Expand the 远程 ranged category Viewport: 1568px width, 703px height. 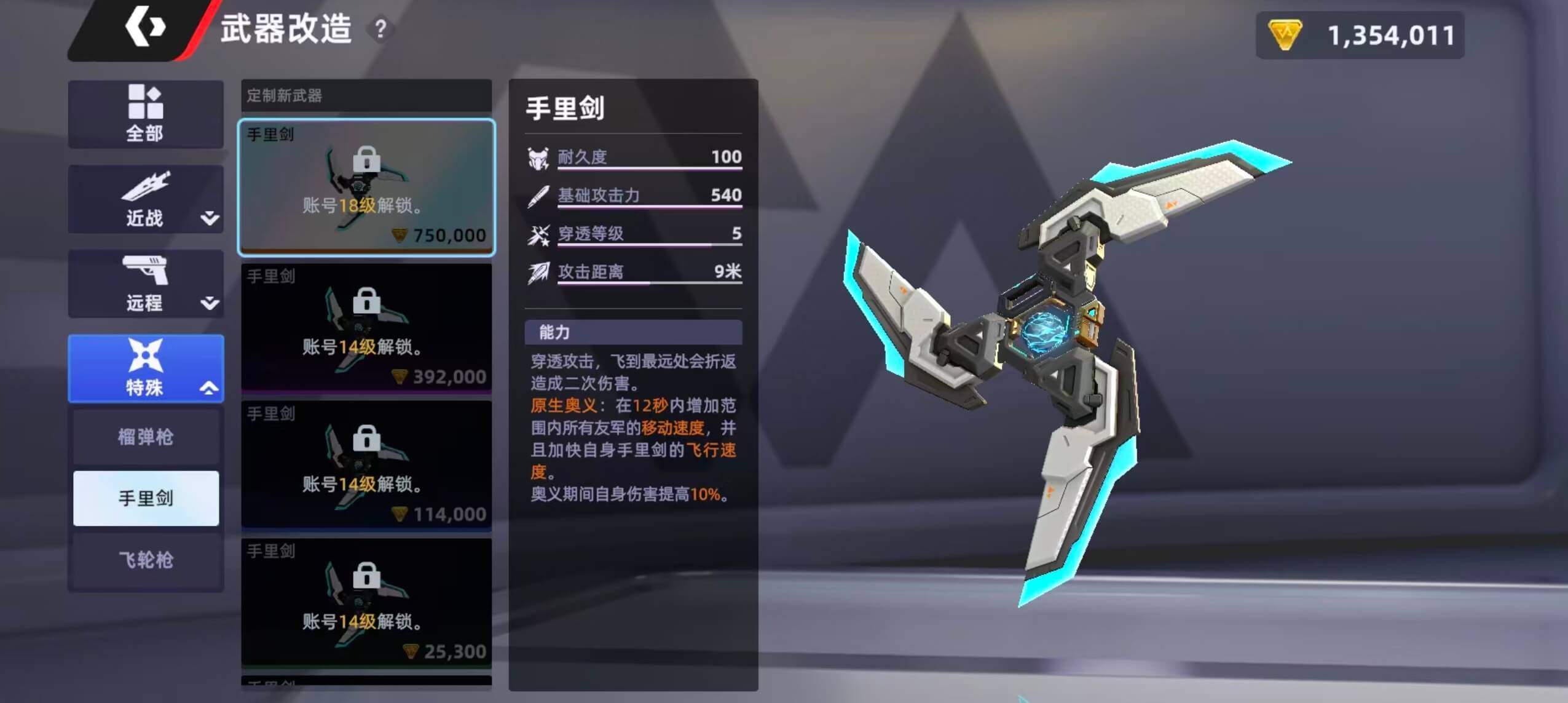click(146, 284)
